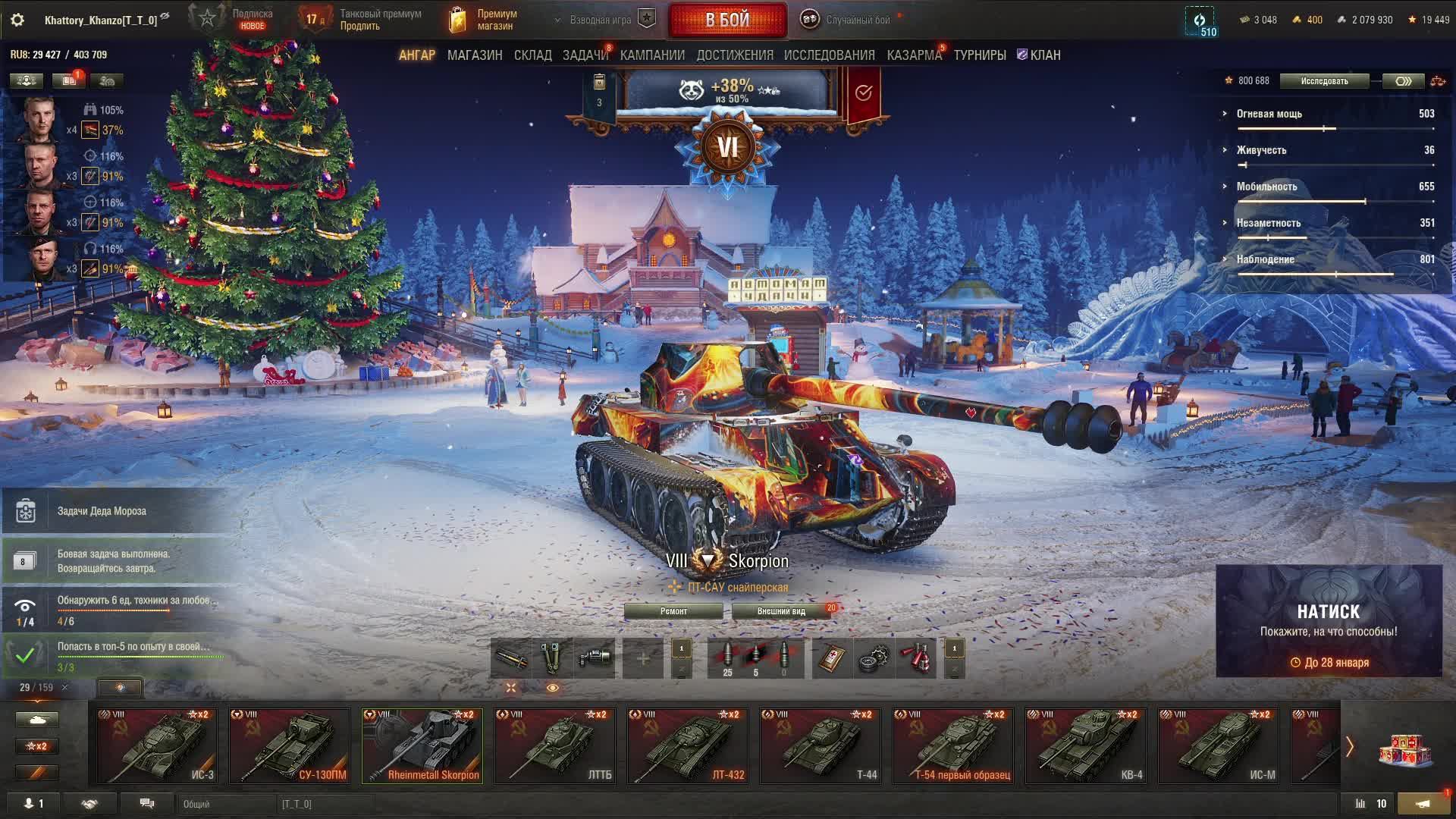Pick the ЛТ-432 tank from carousel
The width and height of the screenshot is (1456, 819).
pos(688,745)
